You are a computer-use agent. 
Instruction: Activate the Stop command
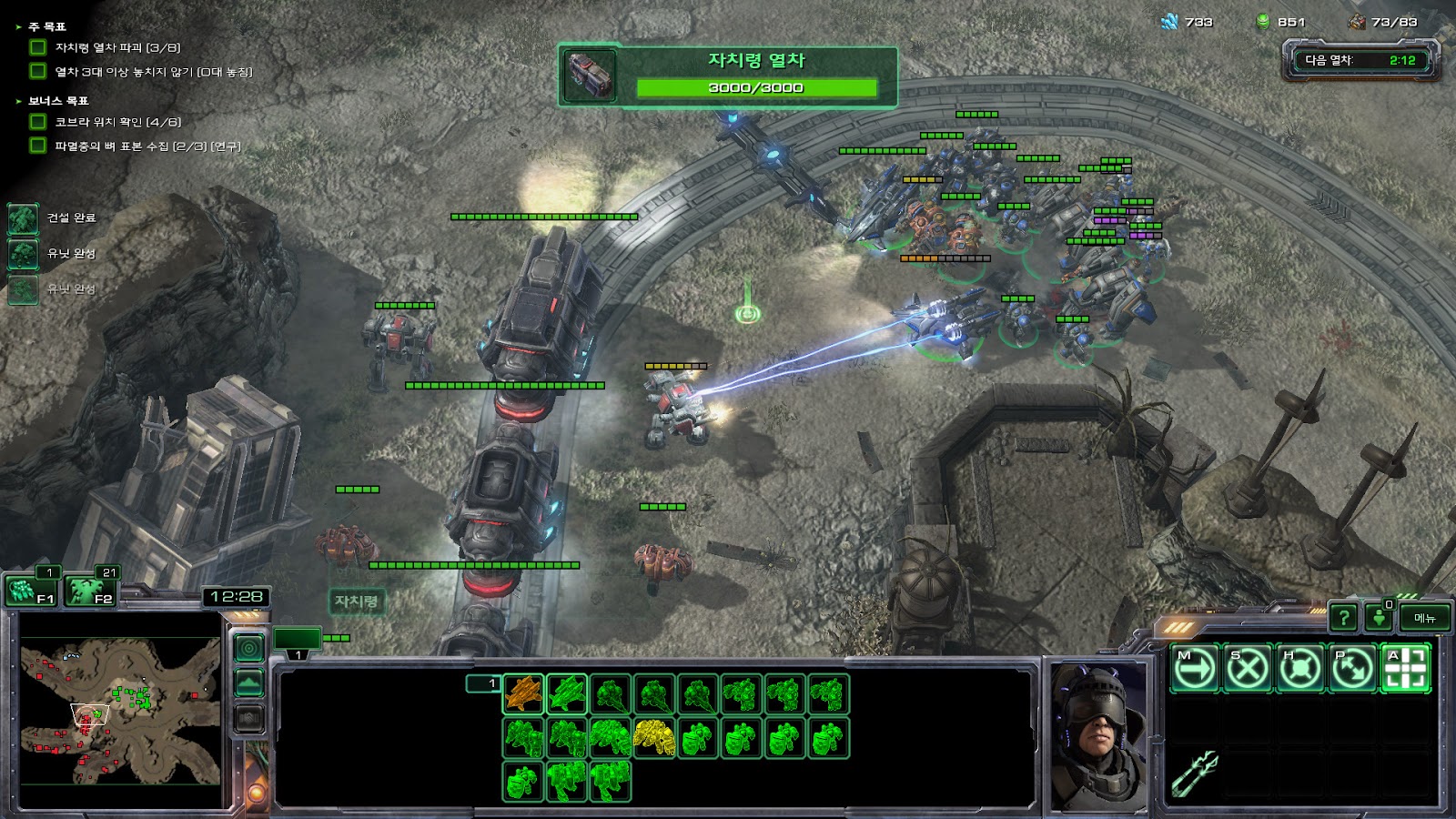[x=1247, y=669]
